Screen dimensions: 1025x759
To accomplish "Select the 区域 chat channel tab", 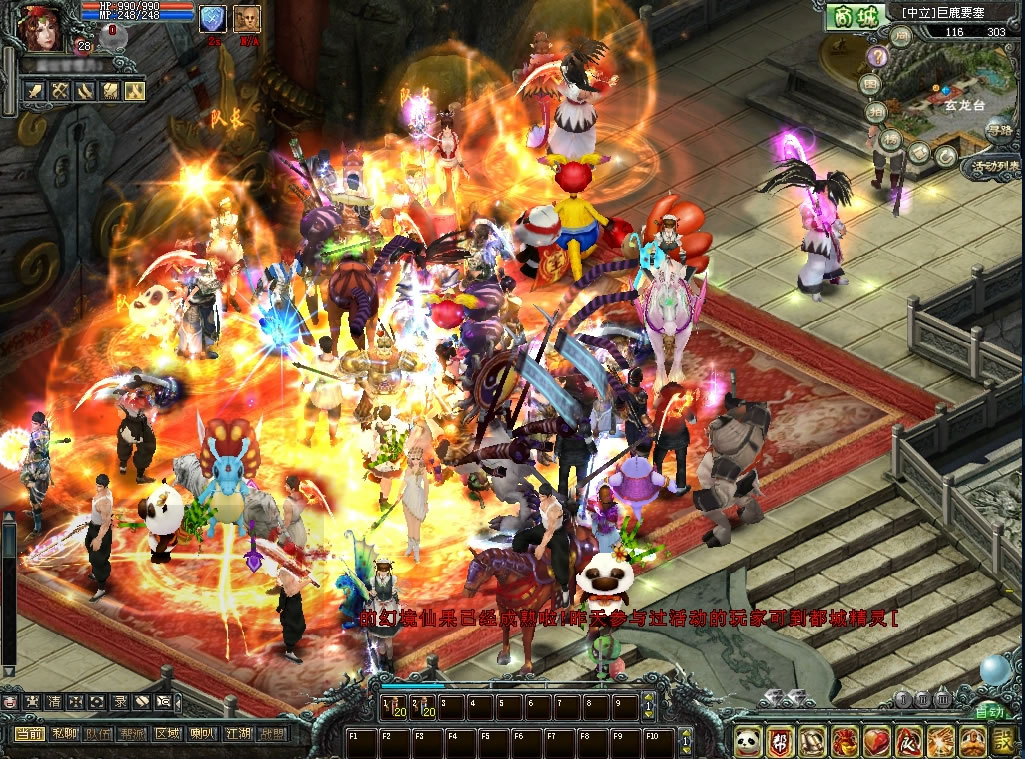I will pos(167,734).
